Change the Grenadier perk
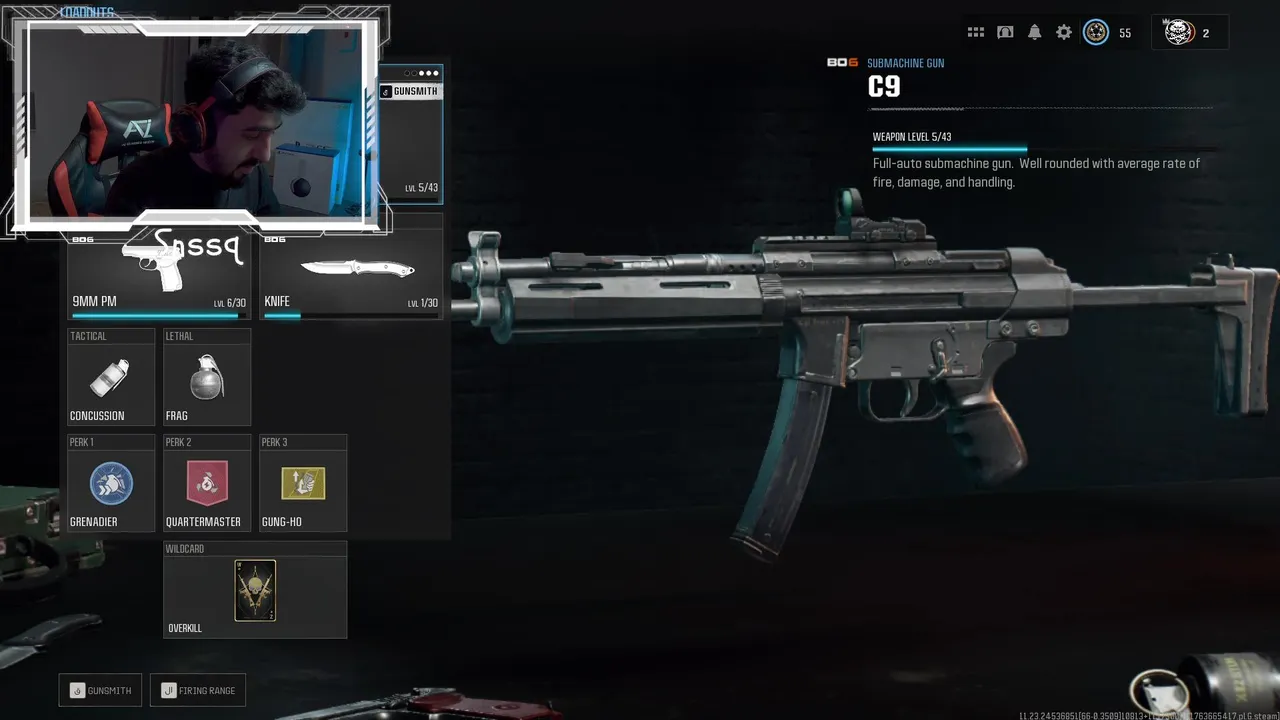 111,484
